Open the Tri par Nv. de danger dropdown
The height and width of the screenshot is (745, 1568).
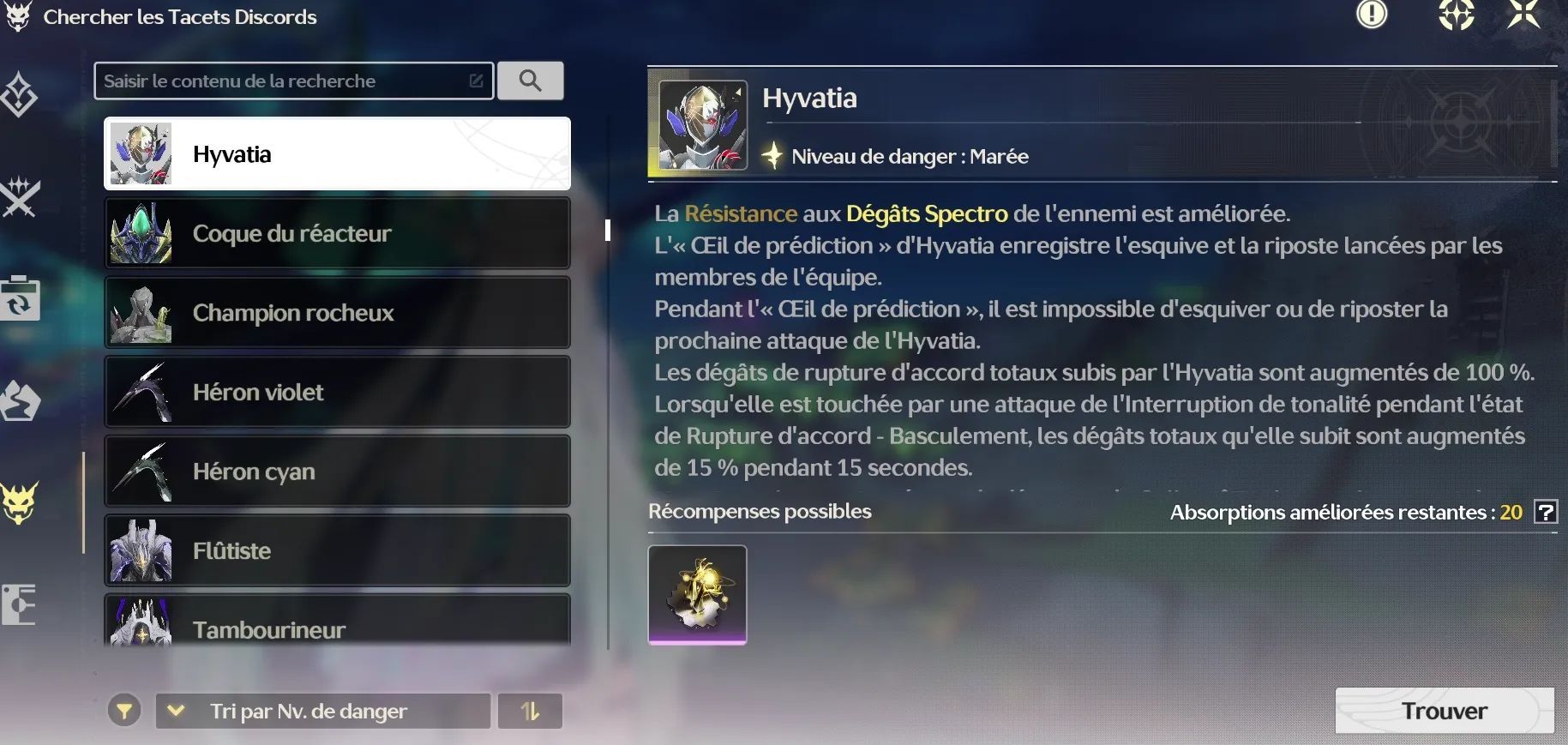tap(322, 711)
